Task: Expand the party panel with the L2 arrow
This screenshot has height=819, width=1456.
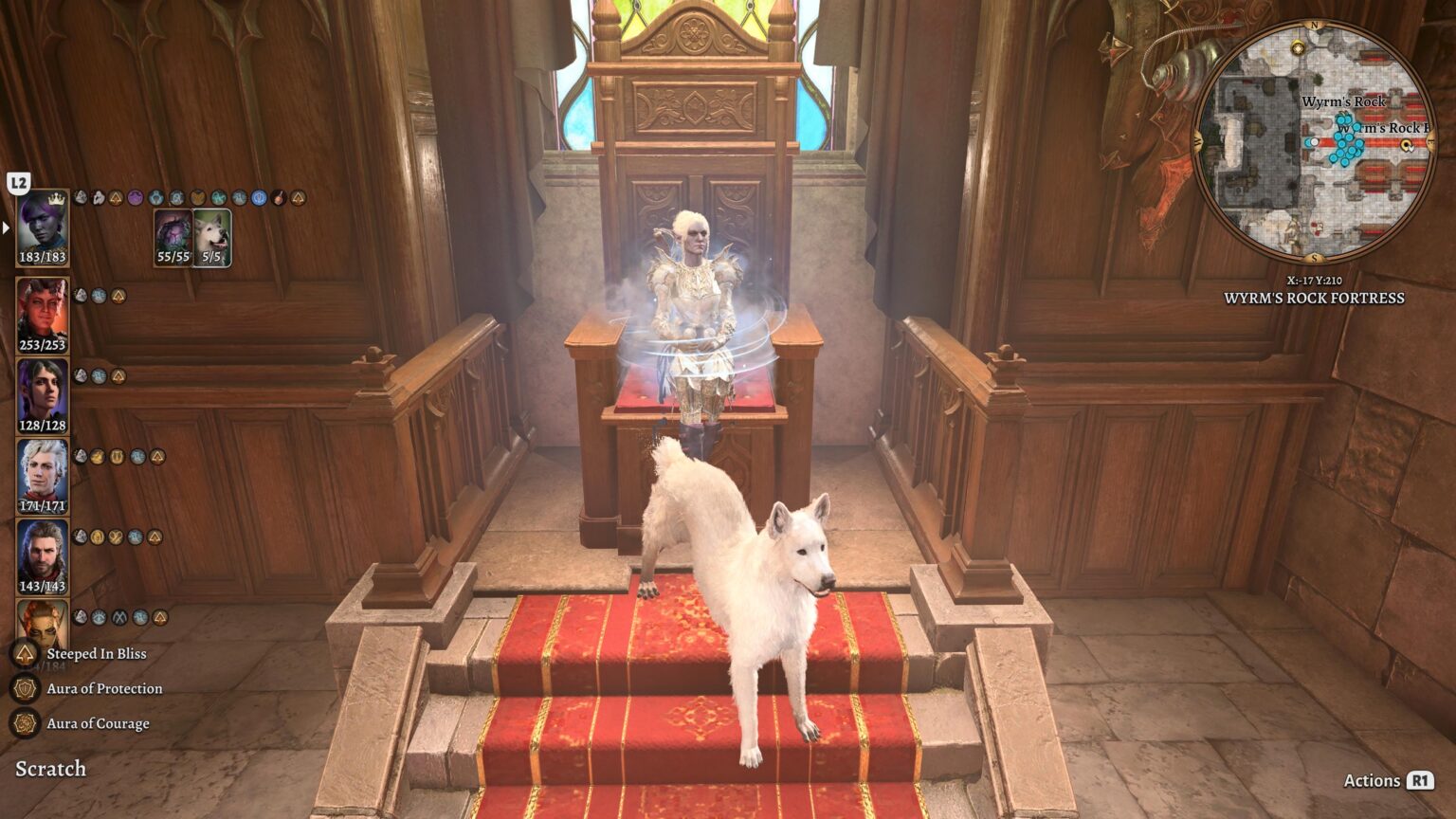Action: tap(18, 182)
